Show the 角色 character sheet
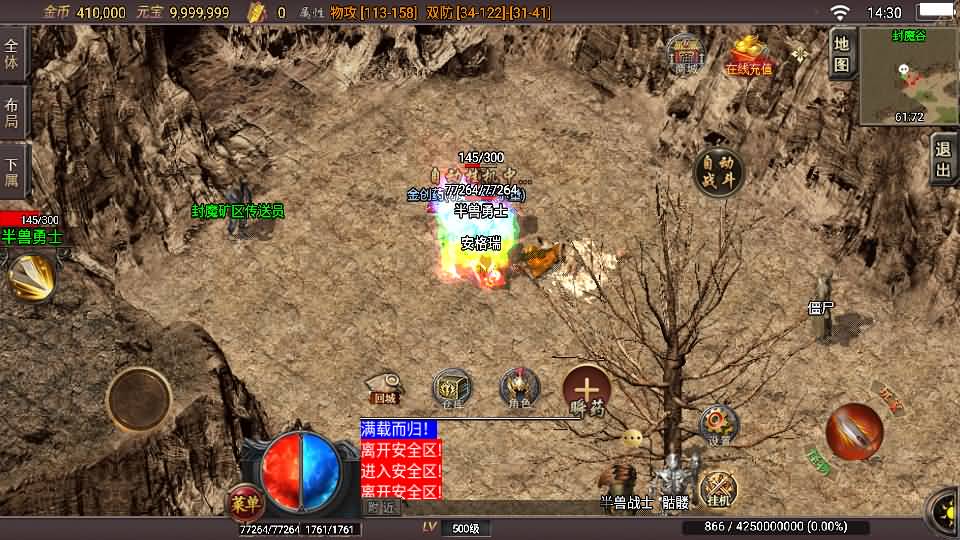The image size is (960, 540). [519, 389]
